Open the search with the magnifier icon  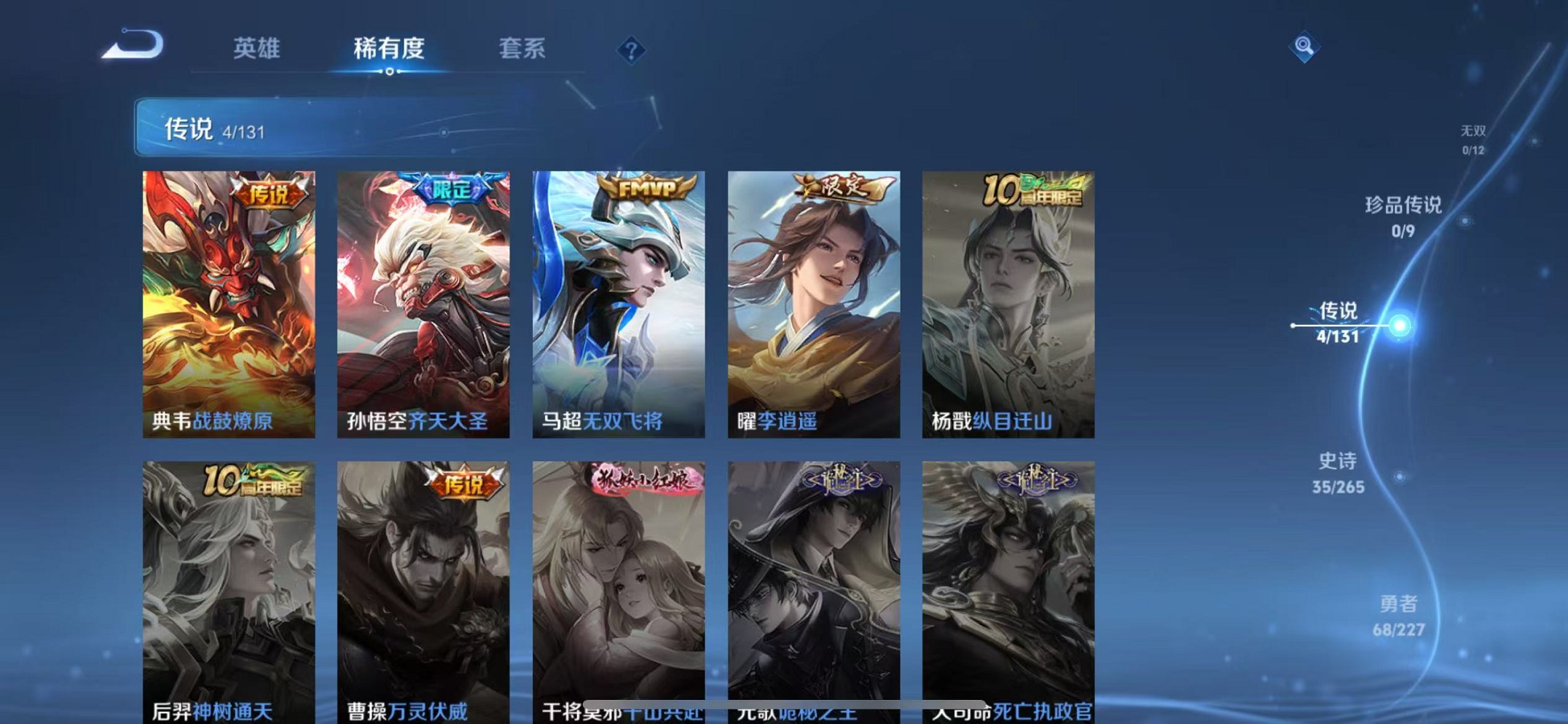click(x=1306, y=47)
